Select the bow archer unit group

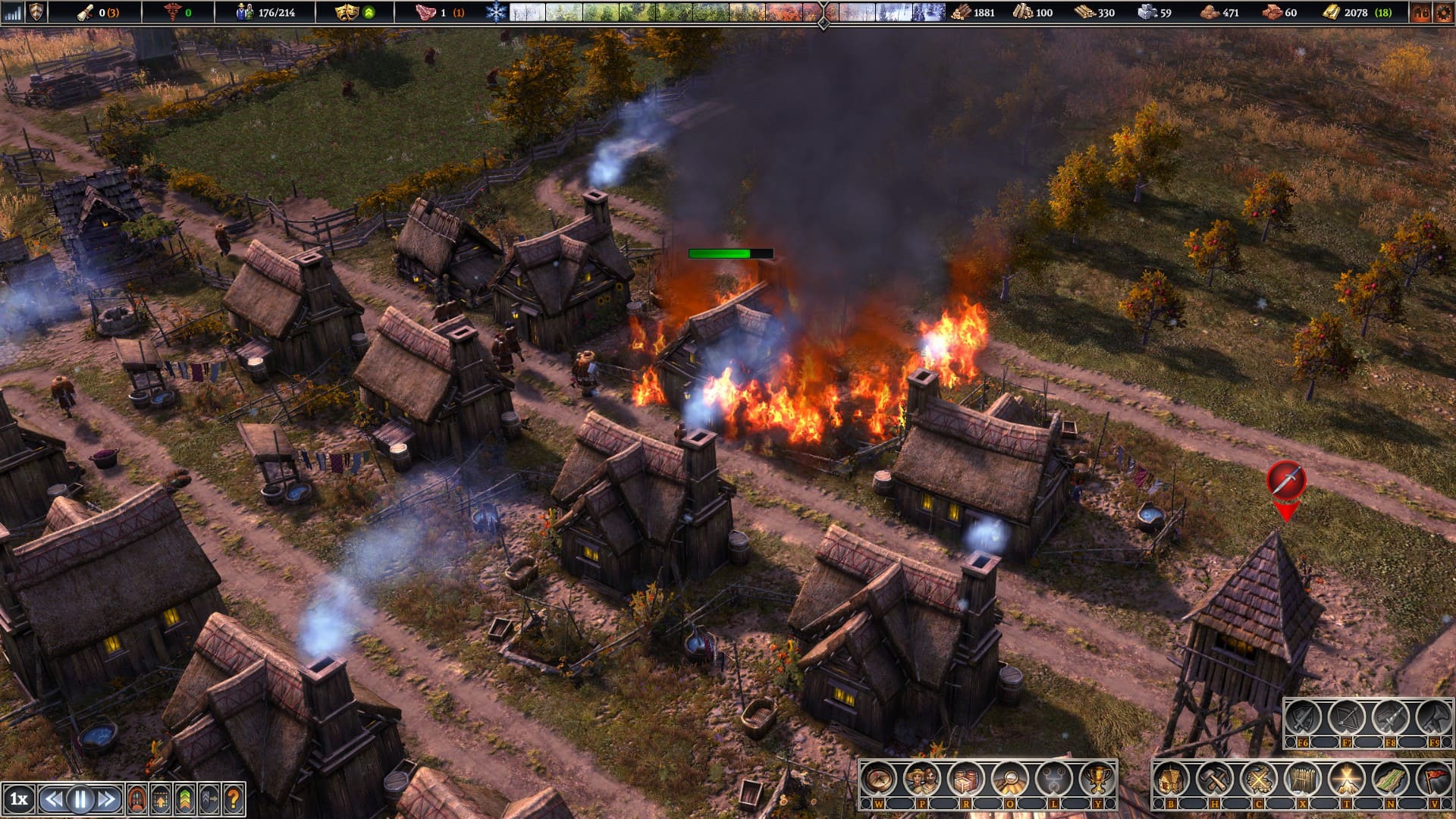tap(1347, 717)
